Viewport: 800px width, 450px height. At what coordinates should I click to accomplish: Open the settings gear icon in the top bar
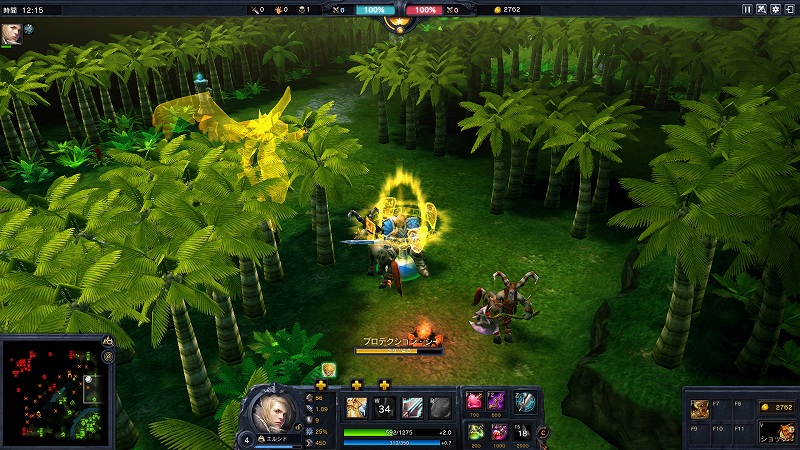coord(776,9)
